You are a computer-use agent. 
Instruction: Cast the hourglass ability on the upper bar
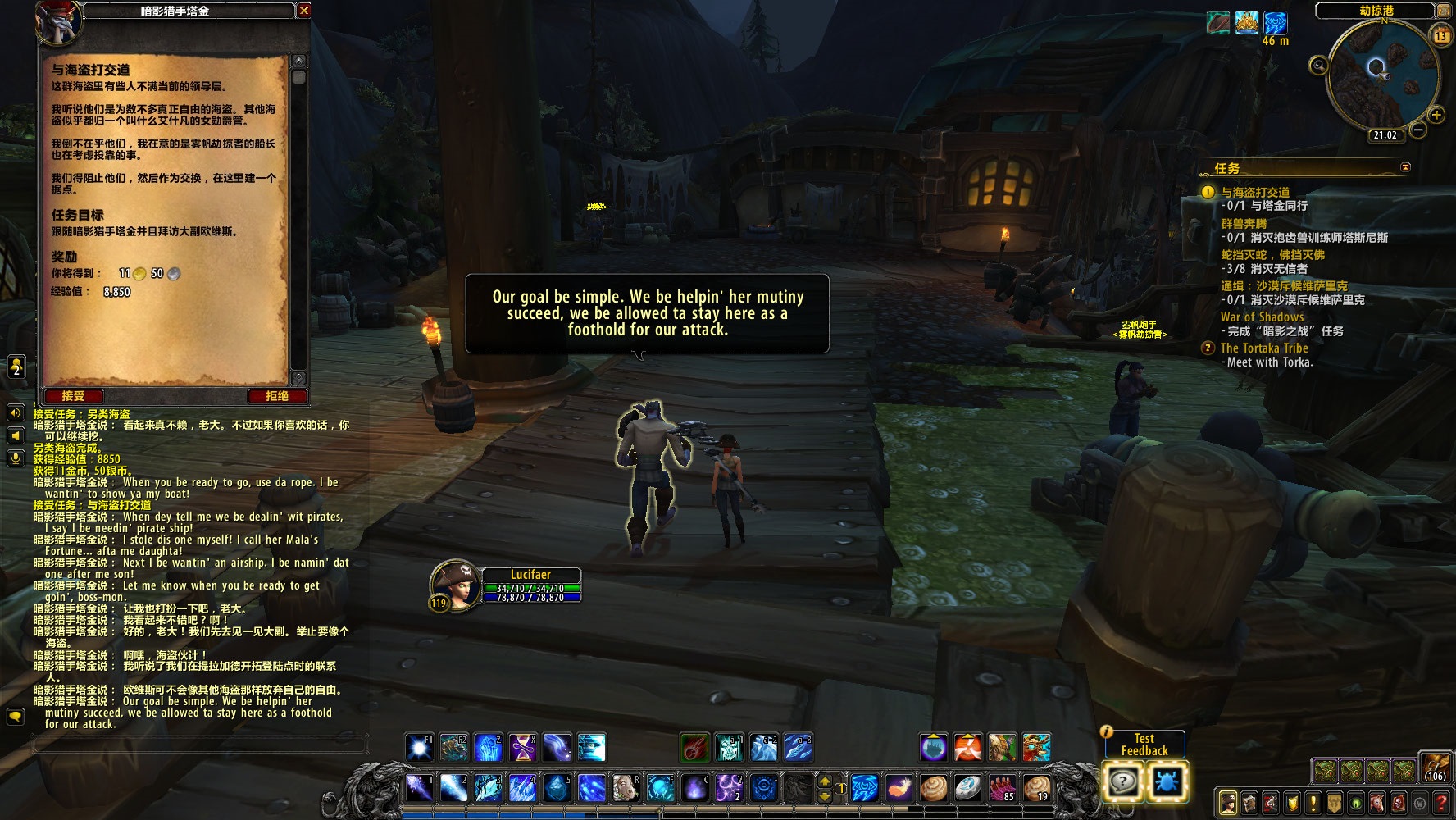pos(522,748)
